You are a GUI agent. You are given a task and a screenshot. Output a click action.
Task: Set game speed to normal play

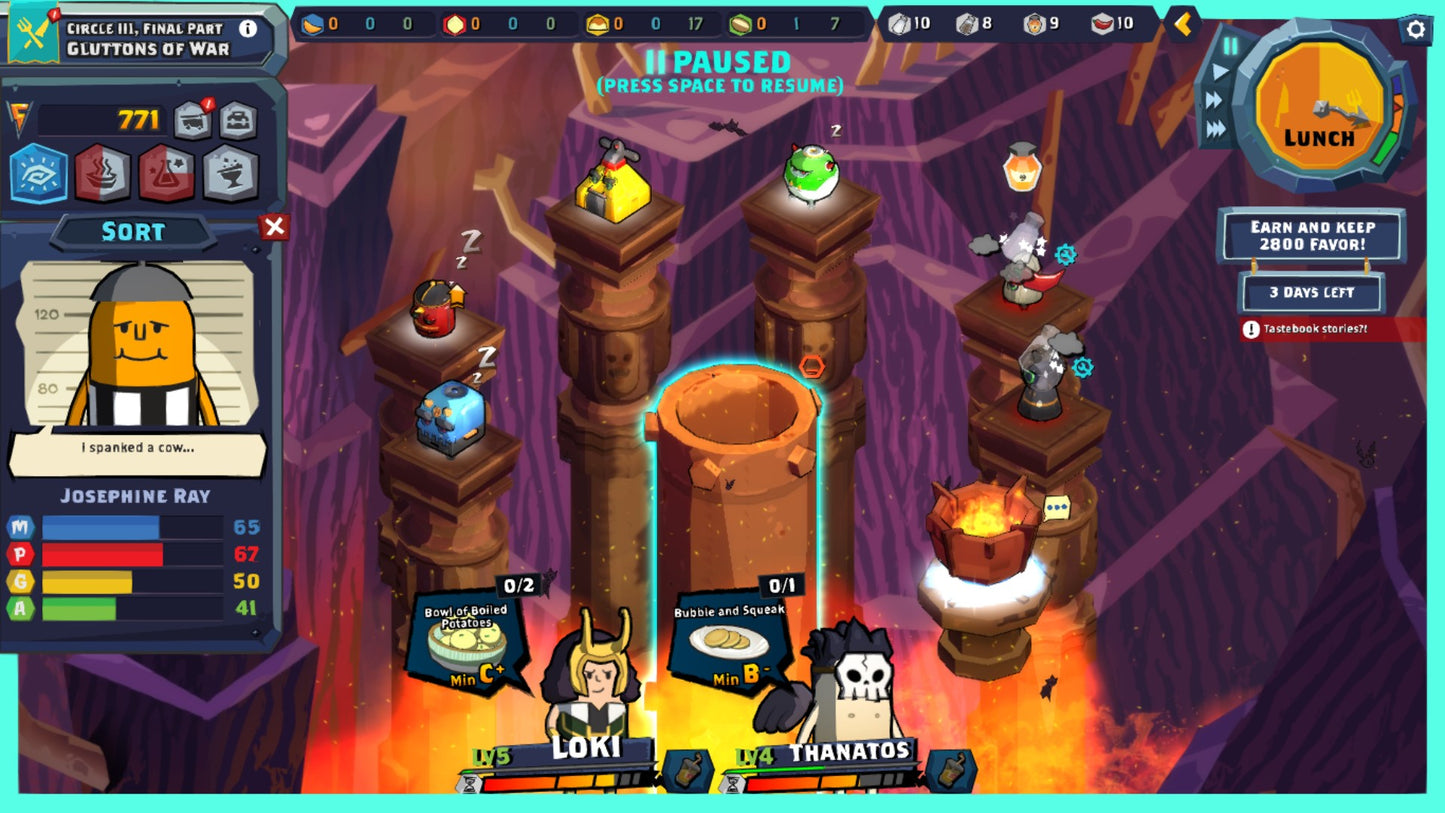click(1220, 72)
